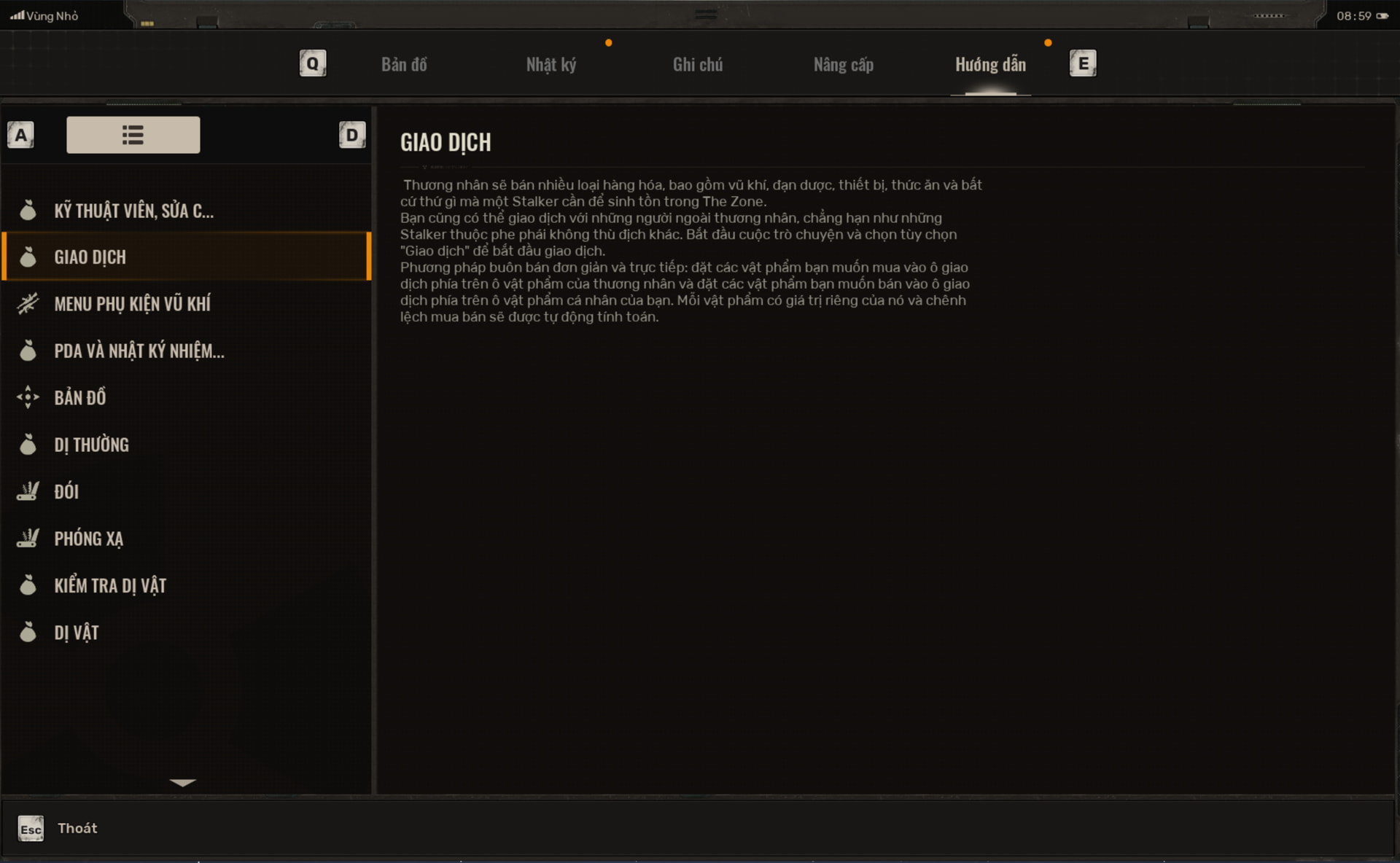Choose the Bản đồ guide entry
The image size is (1400, 863).
tap(80, 398)
